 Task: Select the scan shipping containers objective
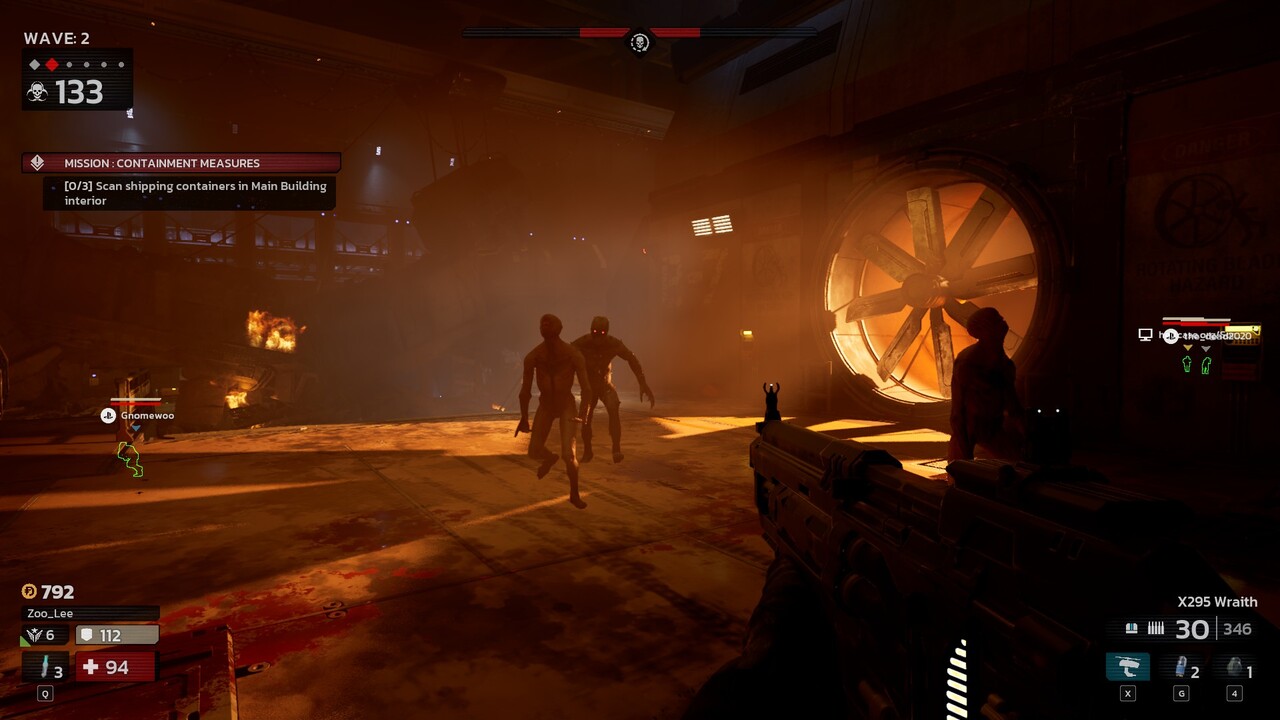coord(195,193)
